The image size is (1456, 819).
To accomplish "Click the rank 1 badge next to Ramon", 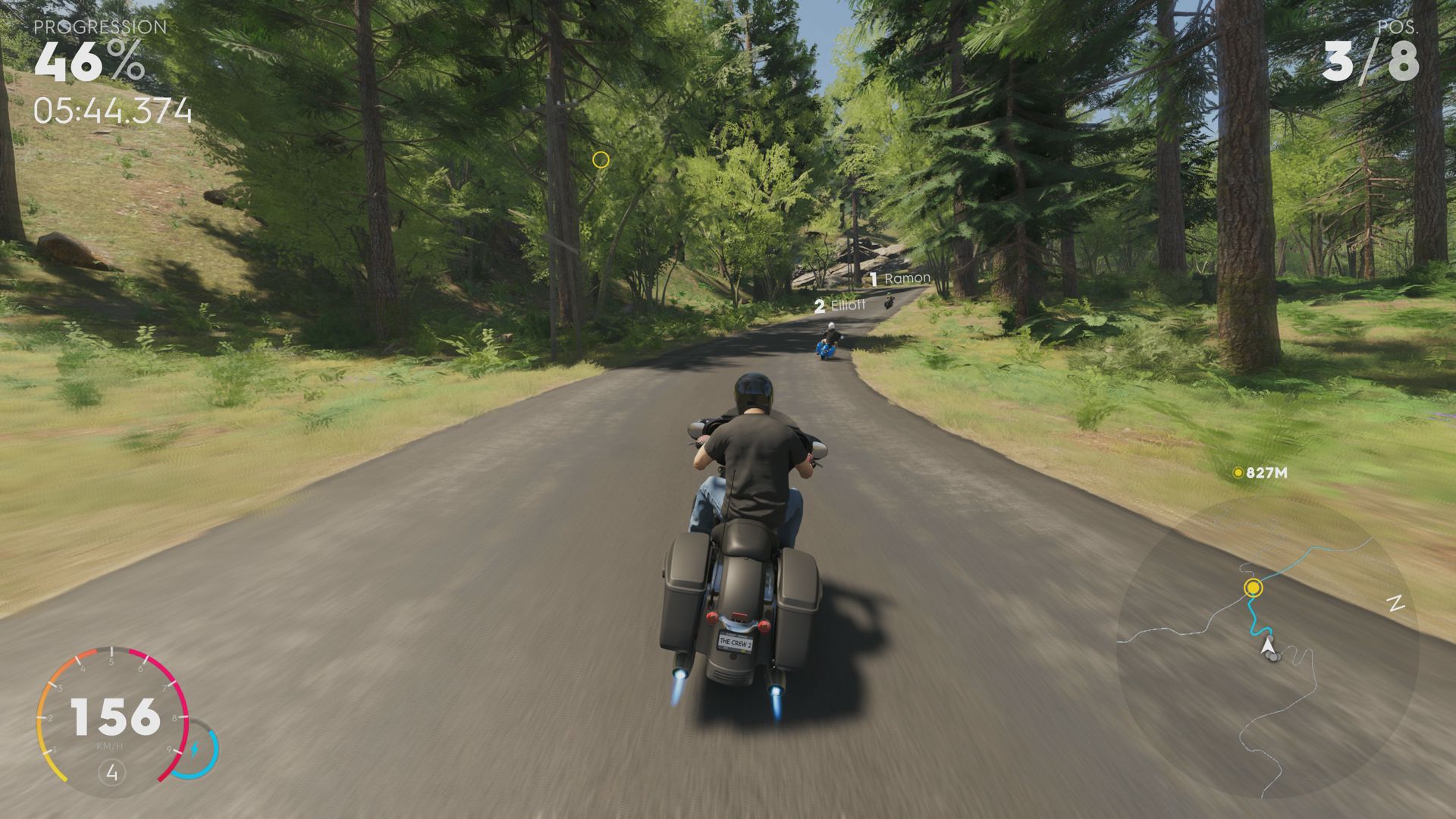I will click(874, 278).
